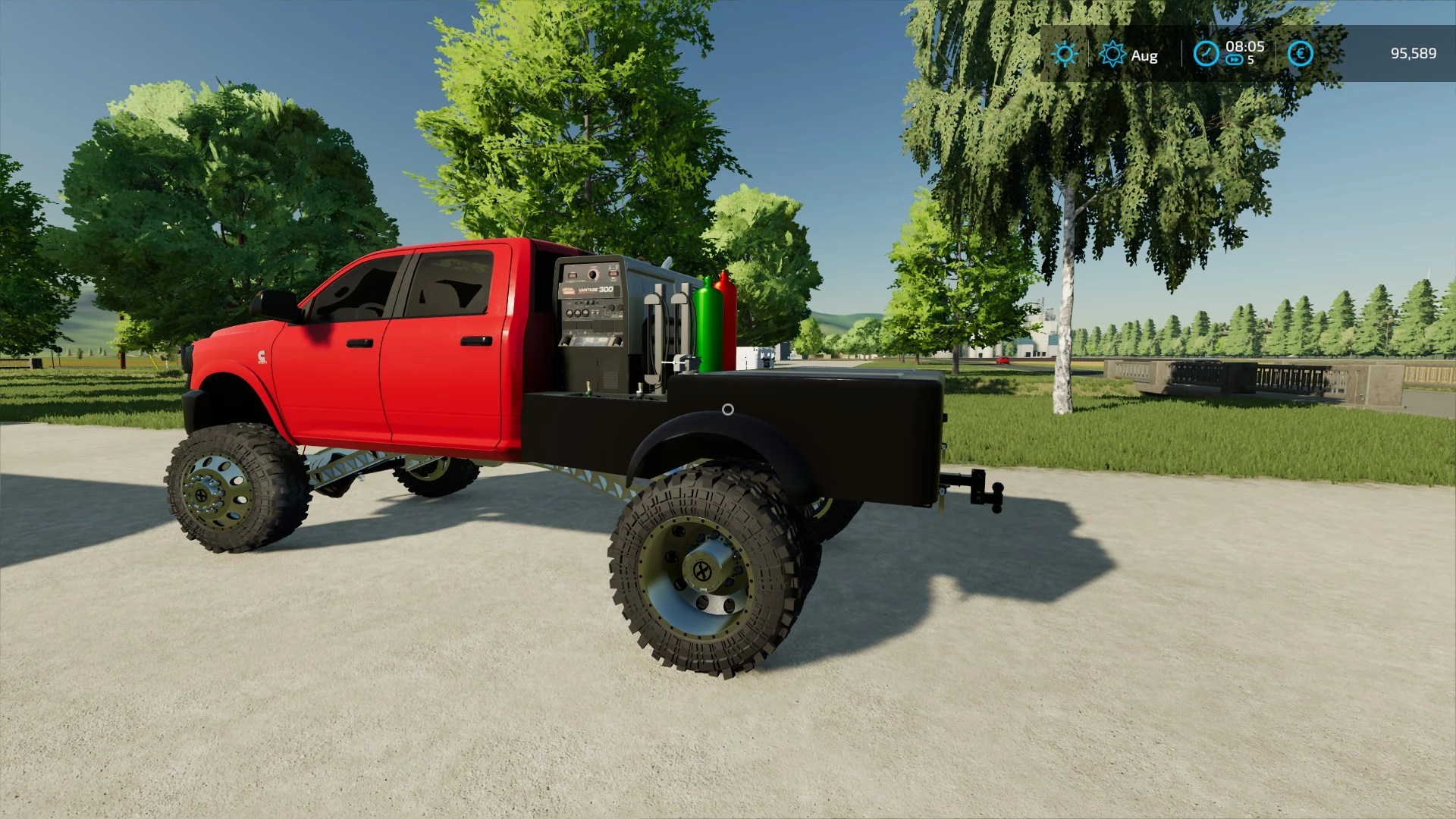Click the weather forecast sun icon

[x=1112, y=55]
